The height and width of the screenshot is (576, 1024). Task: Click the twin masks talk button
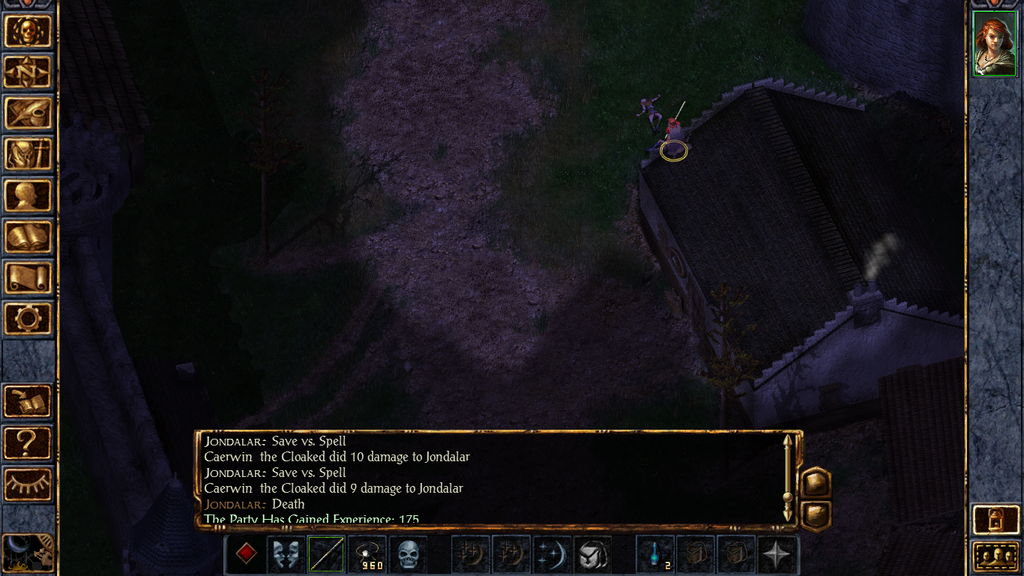(x=287, y=554)
